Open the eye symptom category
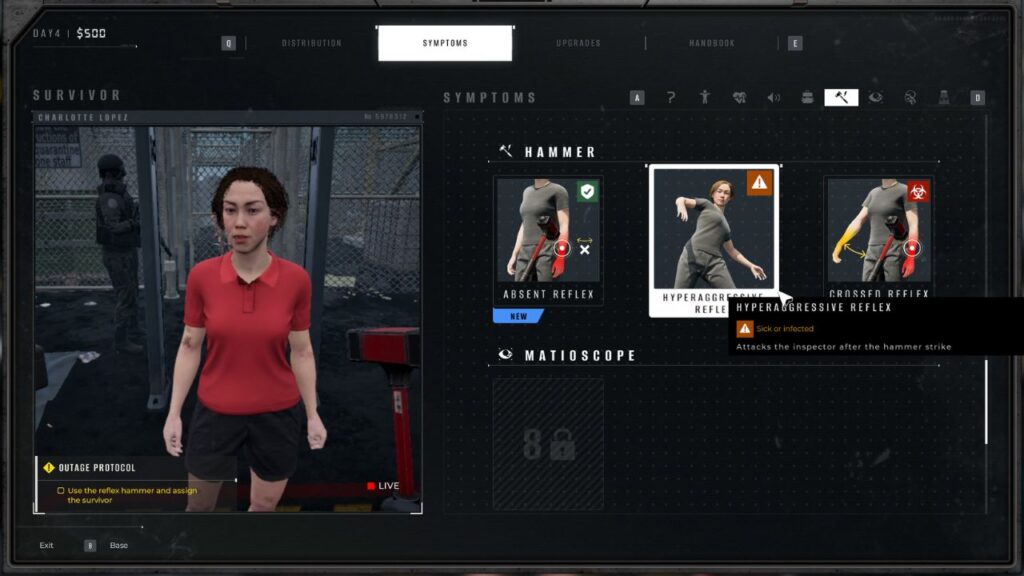1024x576 pixels. [x=875, y=97]
